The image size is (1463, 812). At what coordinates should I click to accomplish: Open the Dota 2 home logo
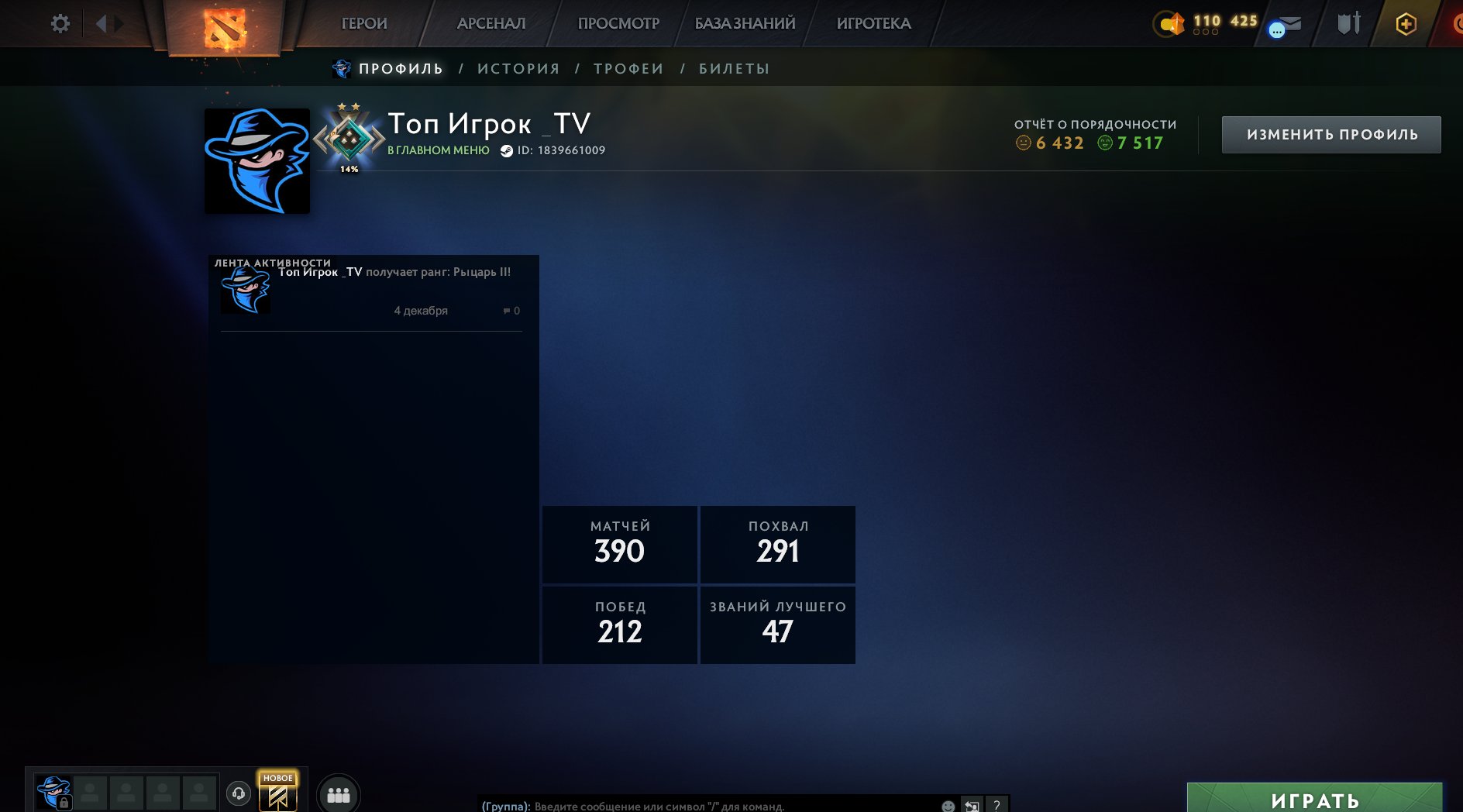pyautogui.click(x=225, y=23)
